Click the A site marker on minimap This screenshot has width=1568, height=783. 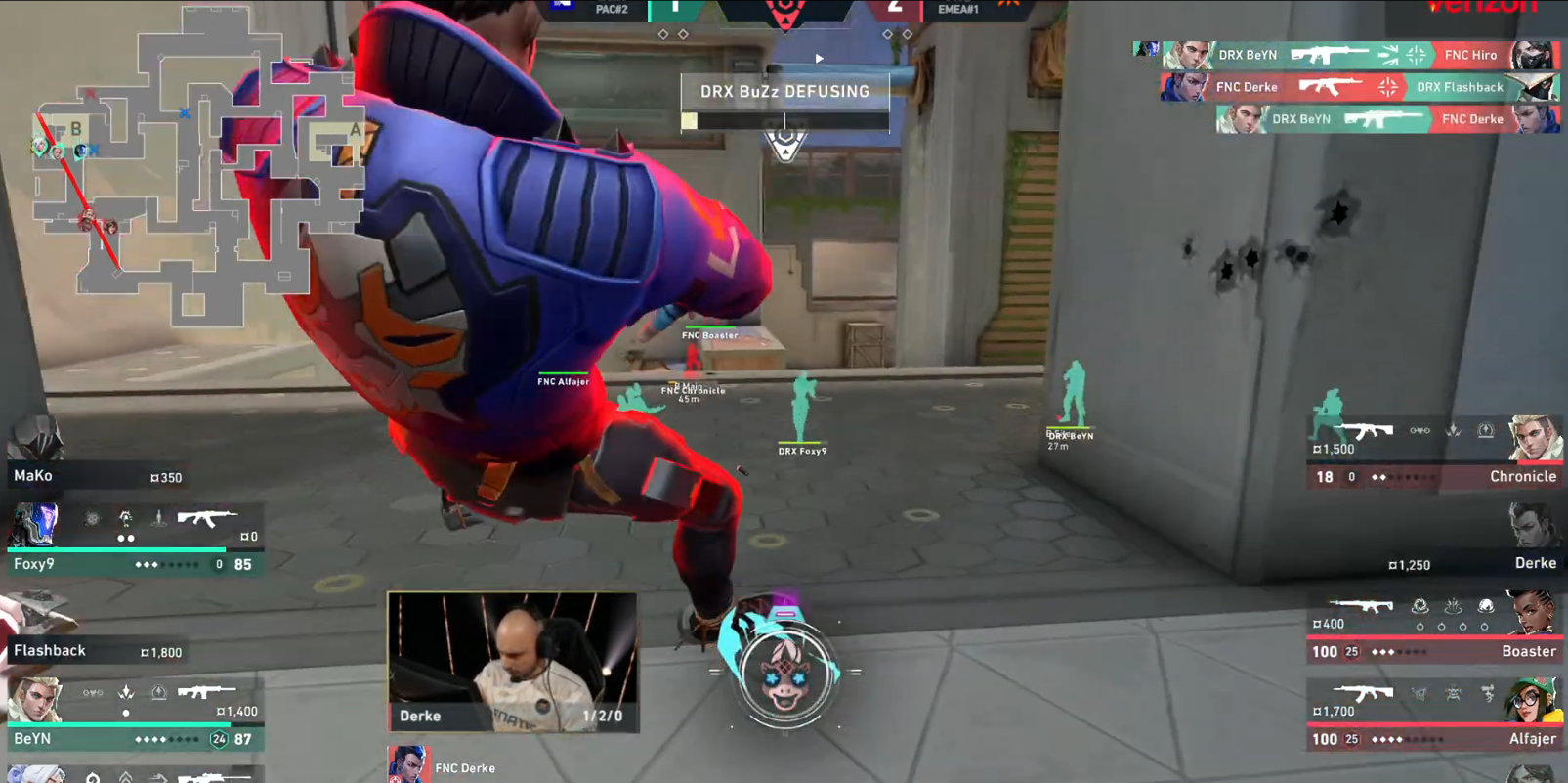click(355, 130)
